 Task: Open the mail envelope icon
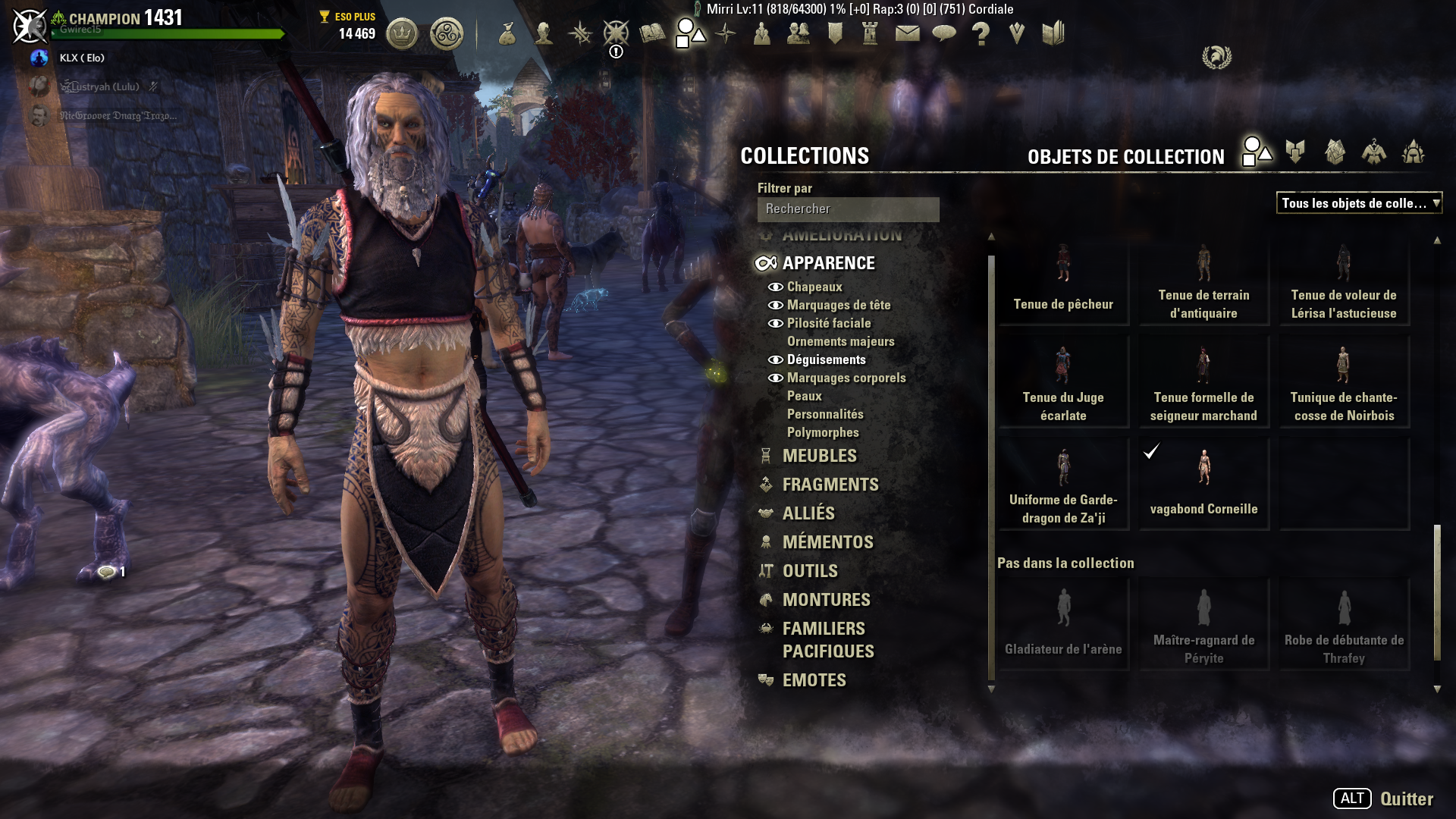(908, 33)
